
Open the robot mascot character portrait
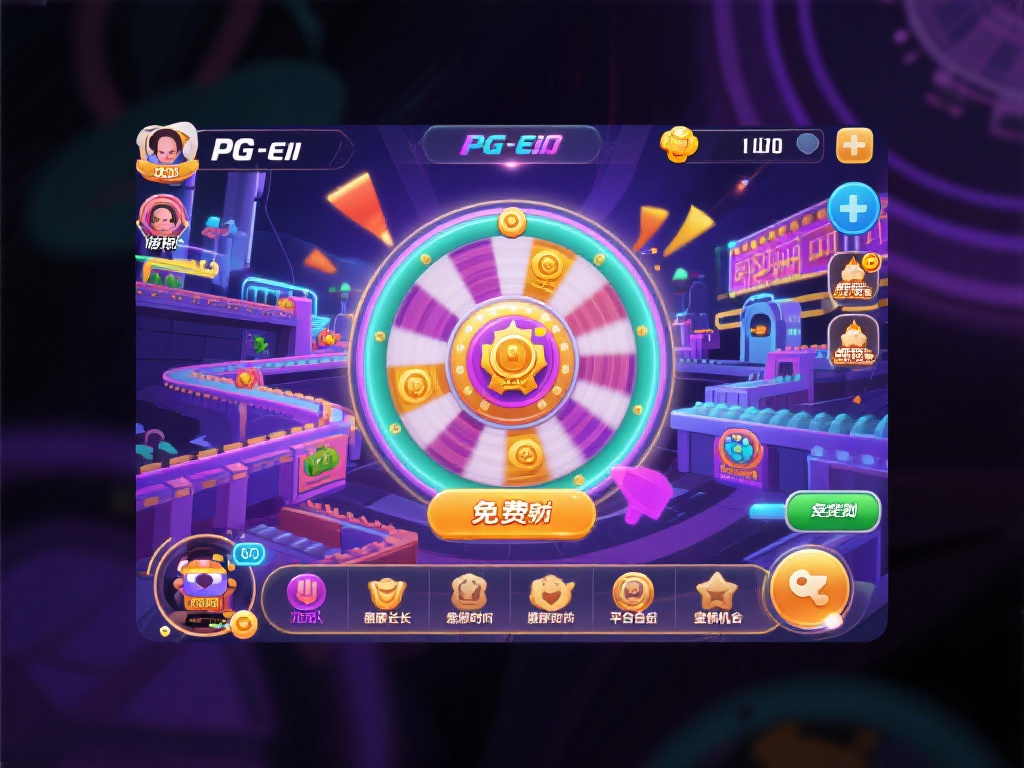pos(204,586)
